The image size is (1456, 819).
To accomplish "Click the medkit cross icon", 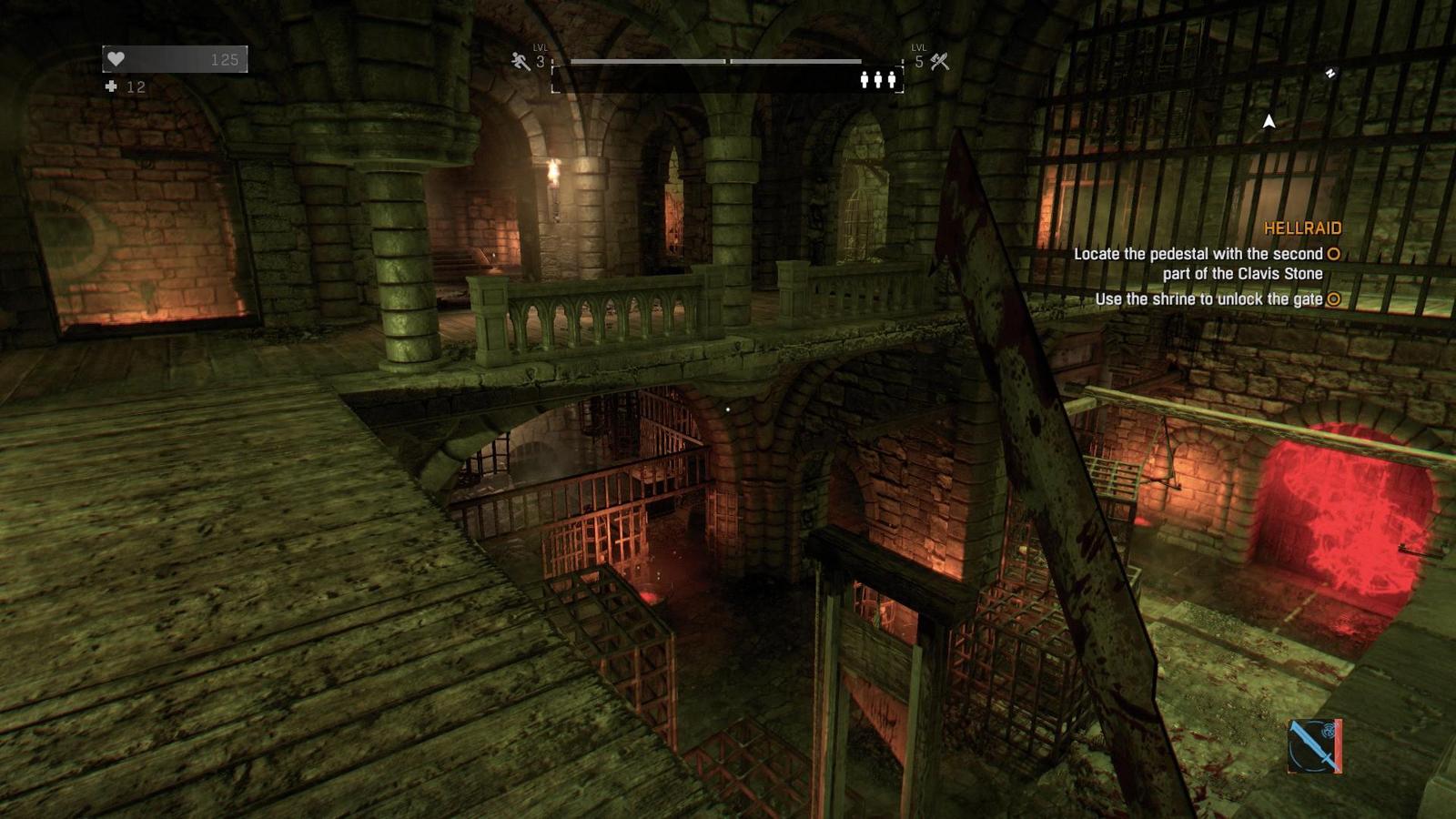I will tap(111, 86).
